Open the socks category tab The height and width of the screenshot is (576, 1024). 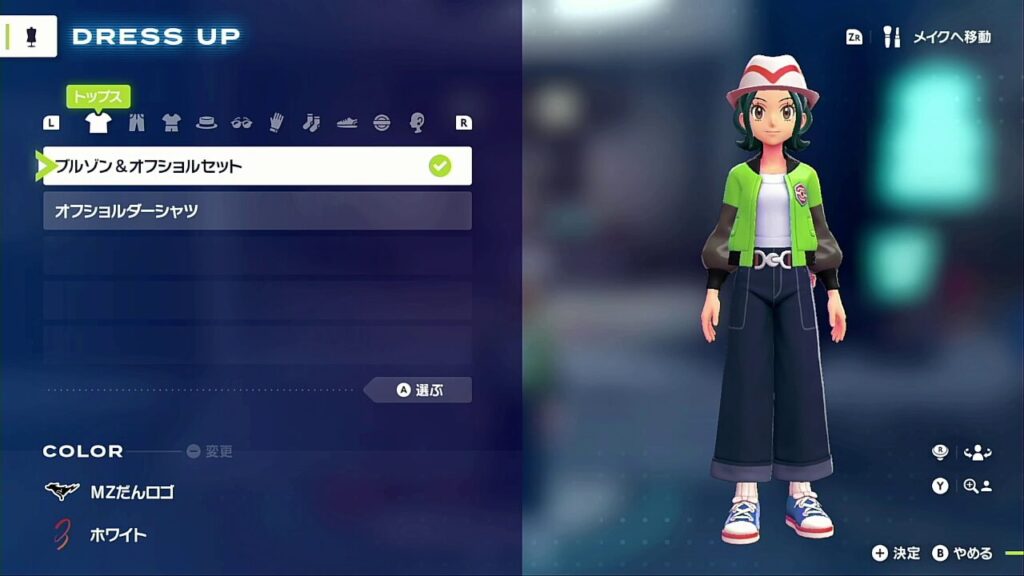pos(311,123)
